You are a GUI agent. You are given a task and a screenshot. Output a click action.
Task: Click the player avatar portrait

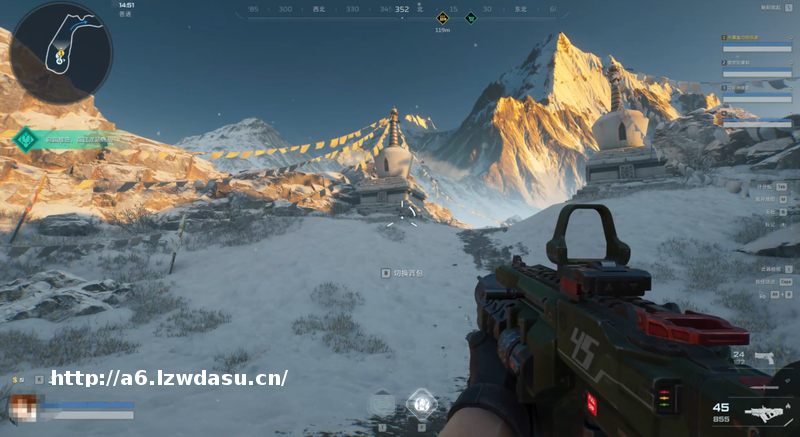pyautogui.click(x=23, y=407)
